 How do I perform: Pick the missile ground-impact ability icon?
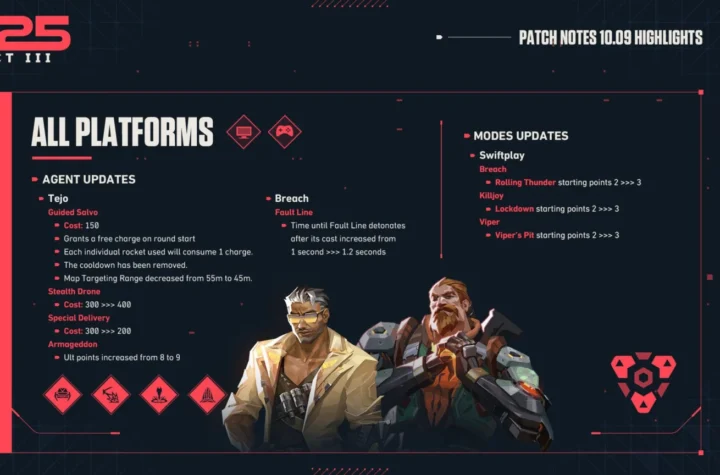[x=159, y=394]
